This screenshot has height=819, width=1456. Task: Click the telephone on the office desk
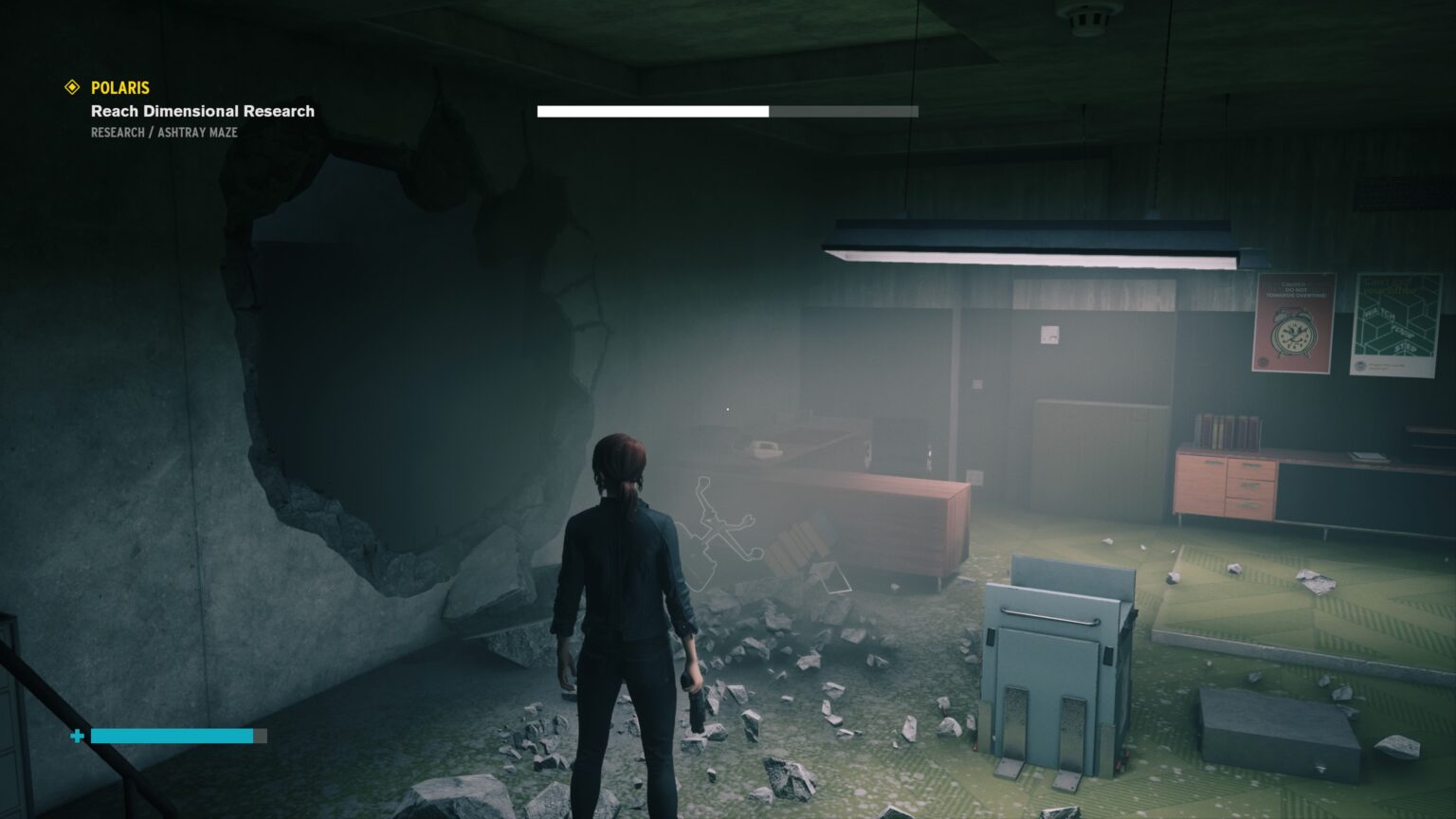tap(766, 450)
